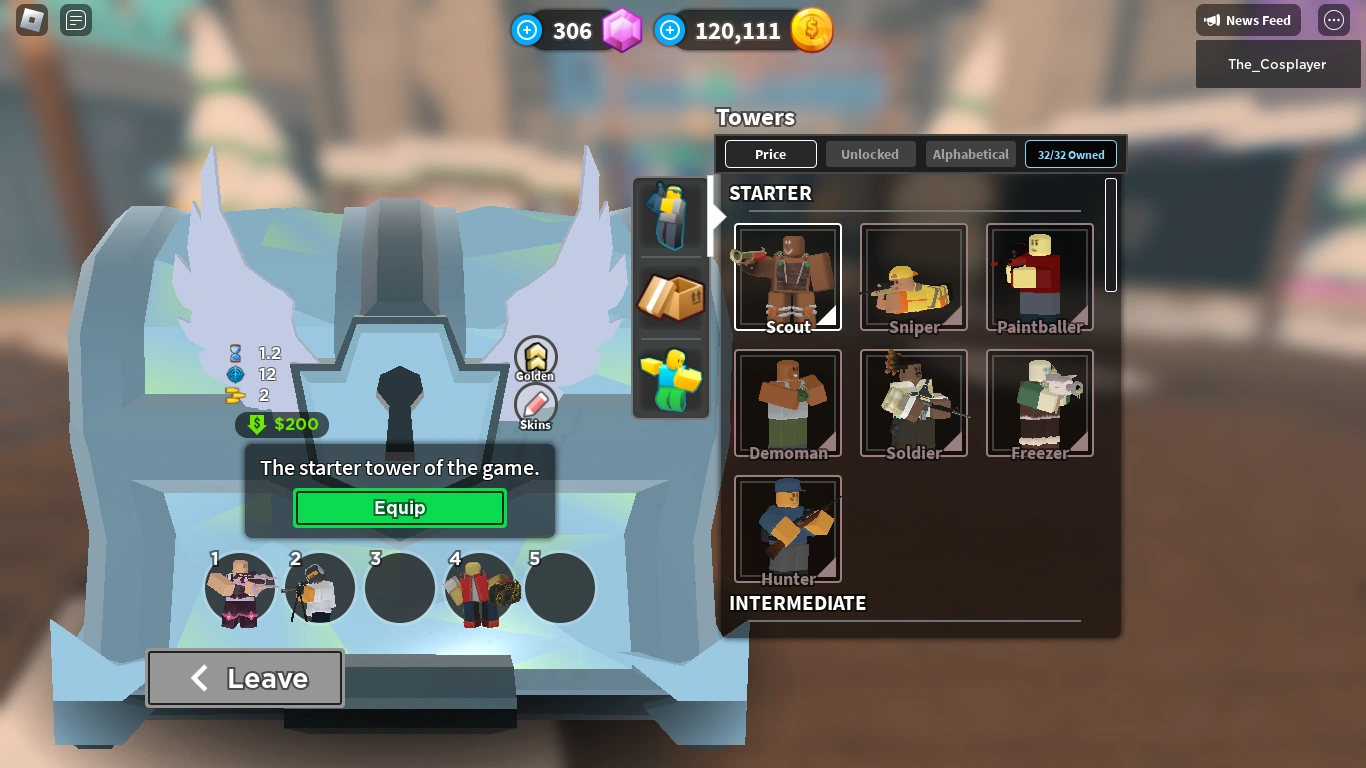The width and height of the screenshot is (1366, 768).
Task: Select the tower loadout tab icon
Action: (670, 214)
